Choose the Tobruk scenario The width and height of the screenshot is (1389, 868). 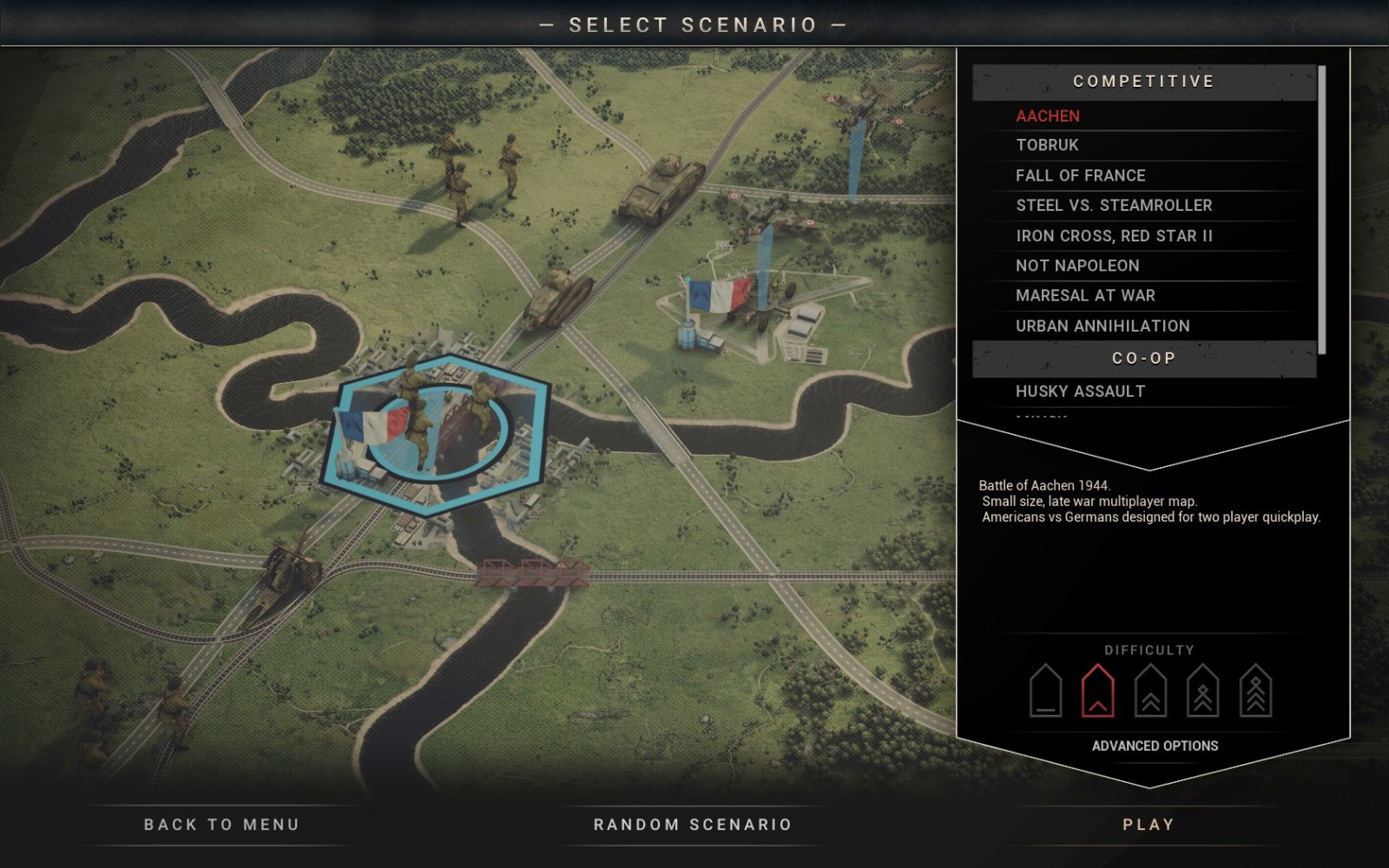(x=1047, y=145)
